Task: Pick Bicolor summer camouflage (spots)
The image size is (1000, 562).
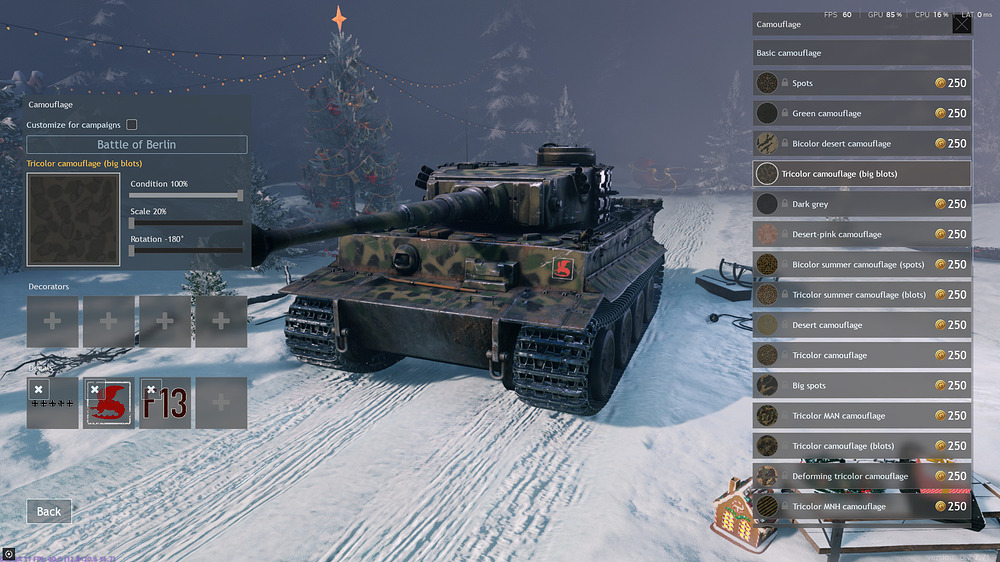Action: click(x=861, y=265)
